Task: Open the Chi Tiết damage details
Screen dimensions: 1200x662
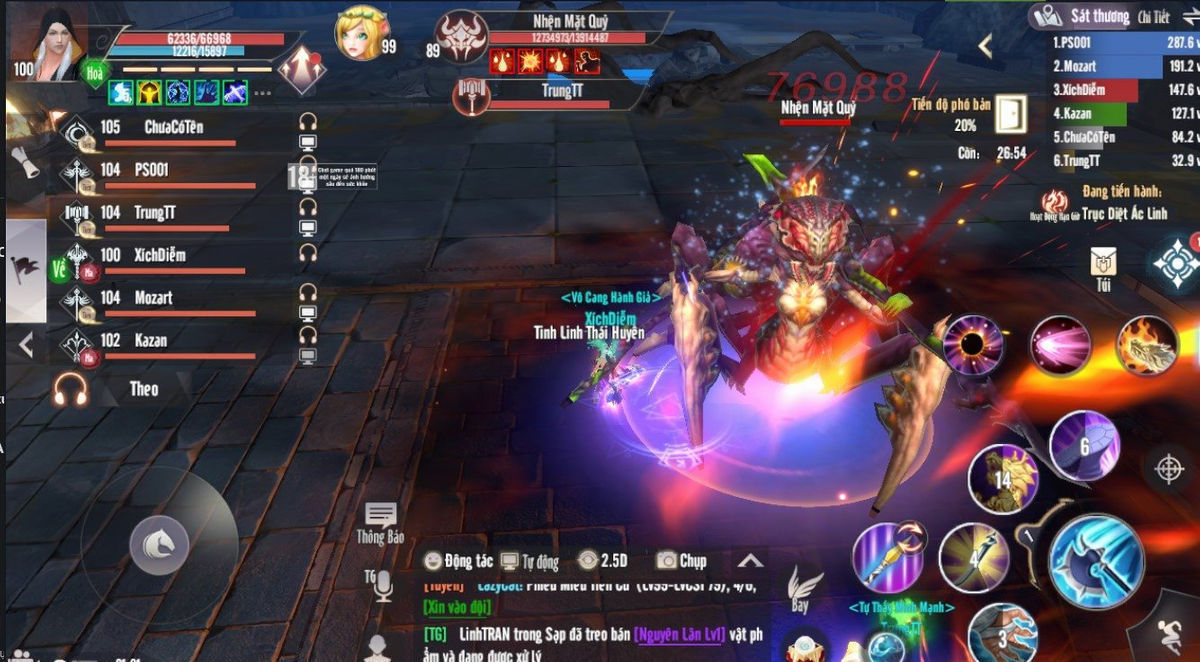Action: 1152,17
